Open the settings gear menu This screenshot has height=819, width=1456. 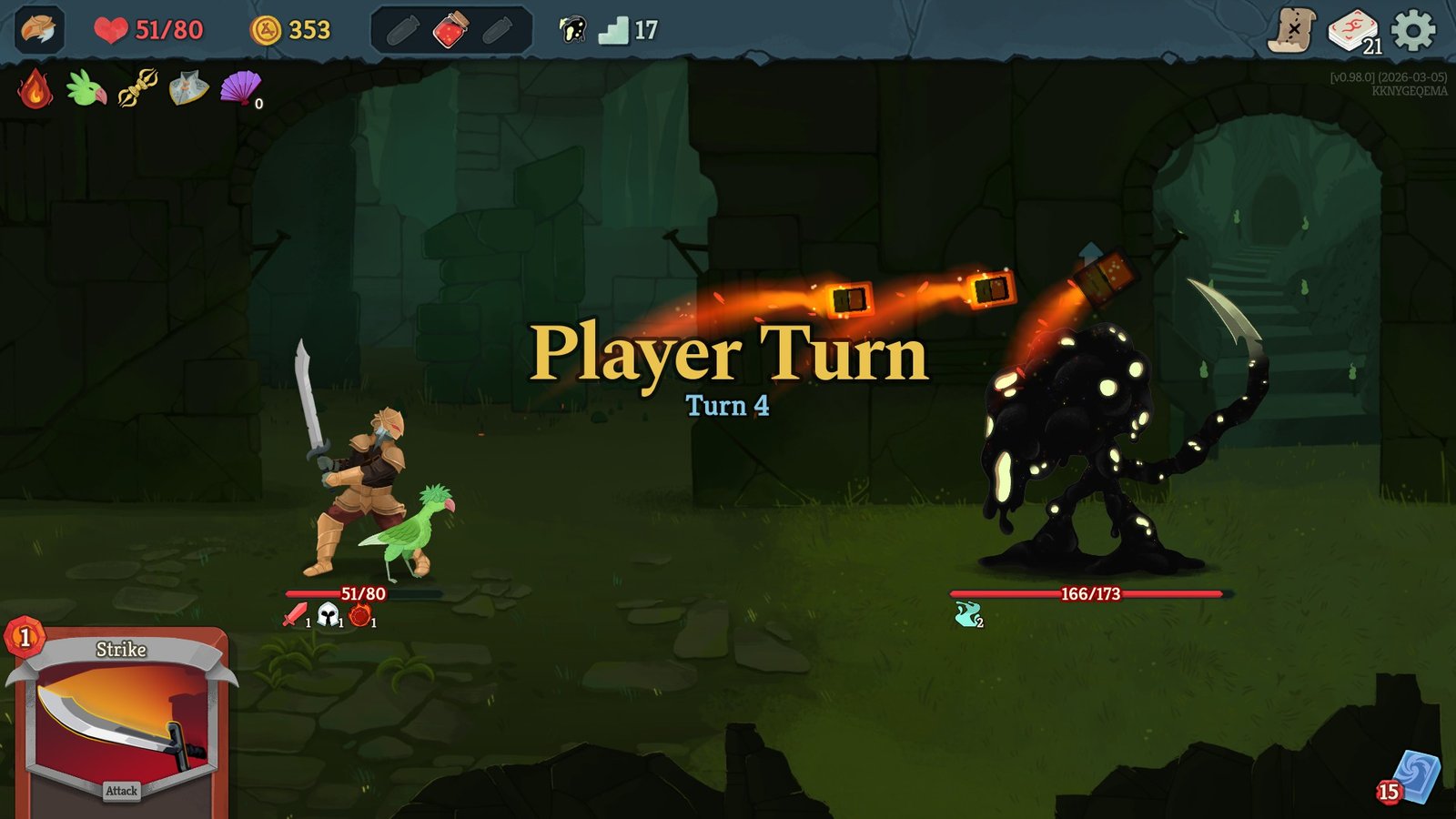tap(1413, 30)
